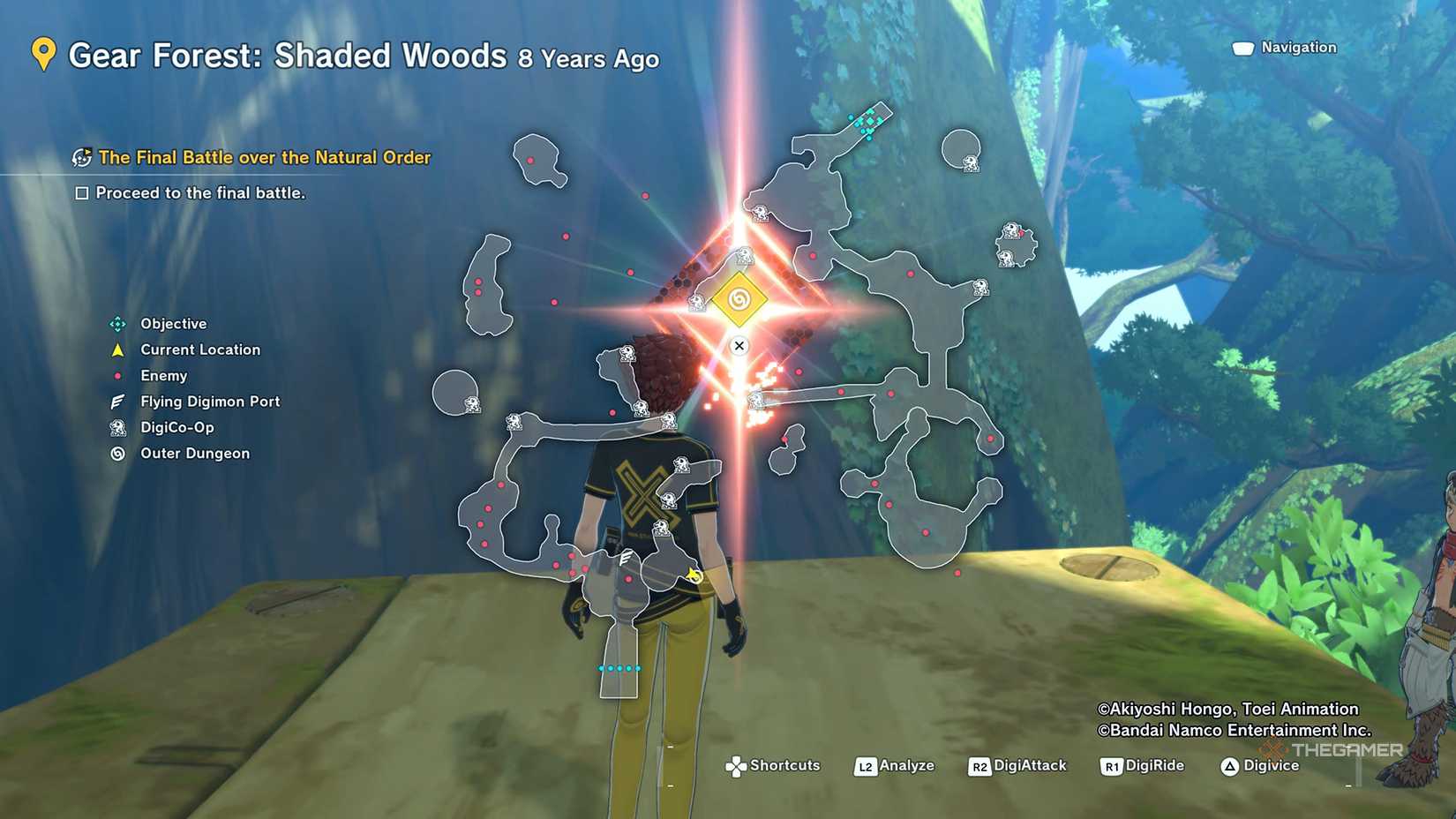Viewport: 1456px width, 819px height.
Task: Click the Flying Digimon Port marker on map
Action: click(625, 557)
